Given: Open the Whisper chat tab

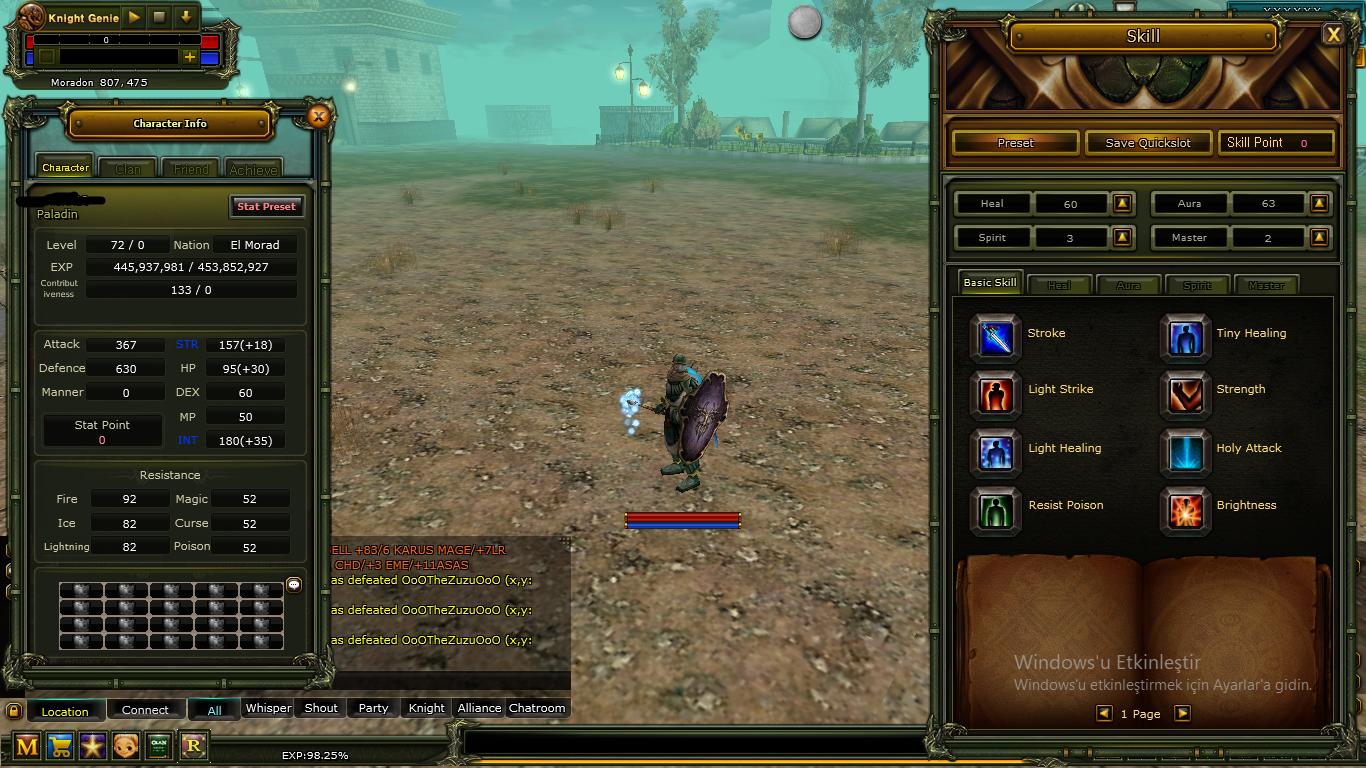Looking at the screenshot, I should tap(267, 707).
